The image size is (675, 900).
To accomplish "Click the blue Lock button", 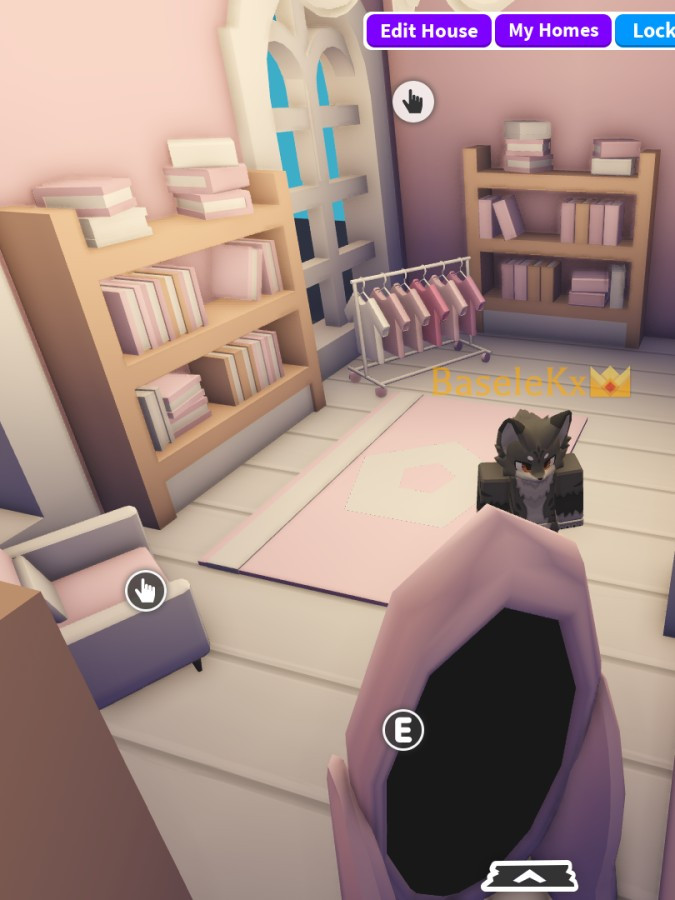I will [648, 31].
